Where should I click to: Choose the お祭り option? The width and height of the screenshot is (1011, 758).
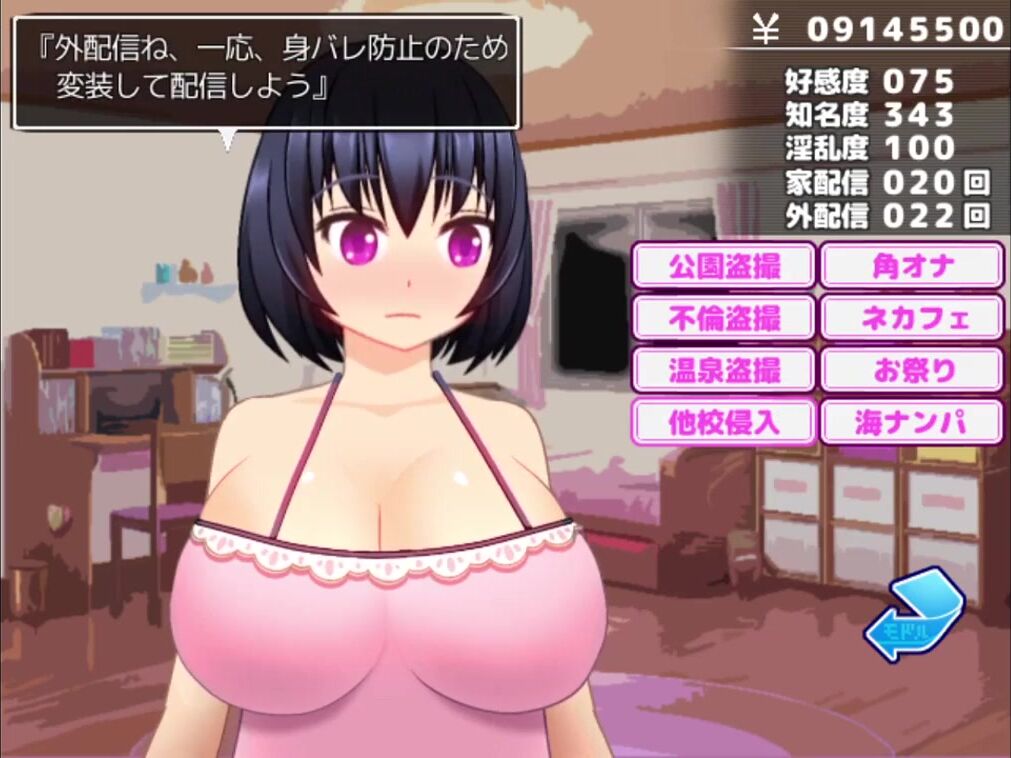pos(912,370)
